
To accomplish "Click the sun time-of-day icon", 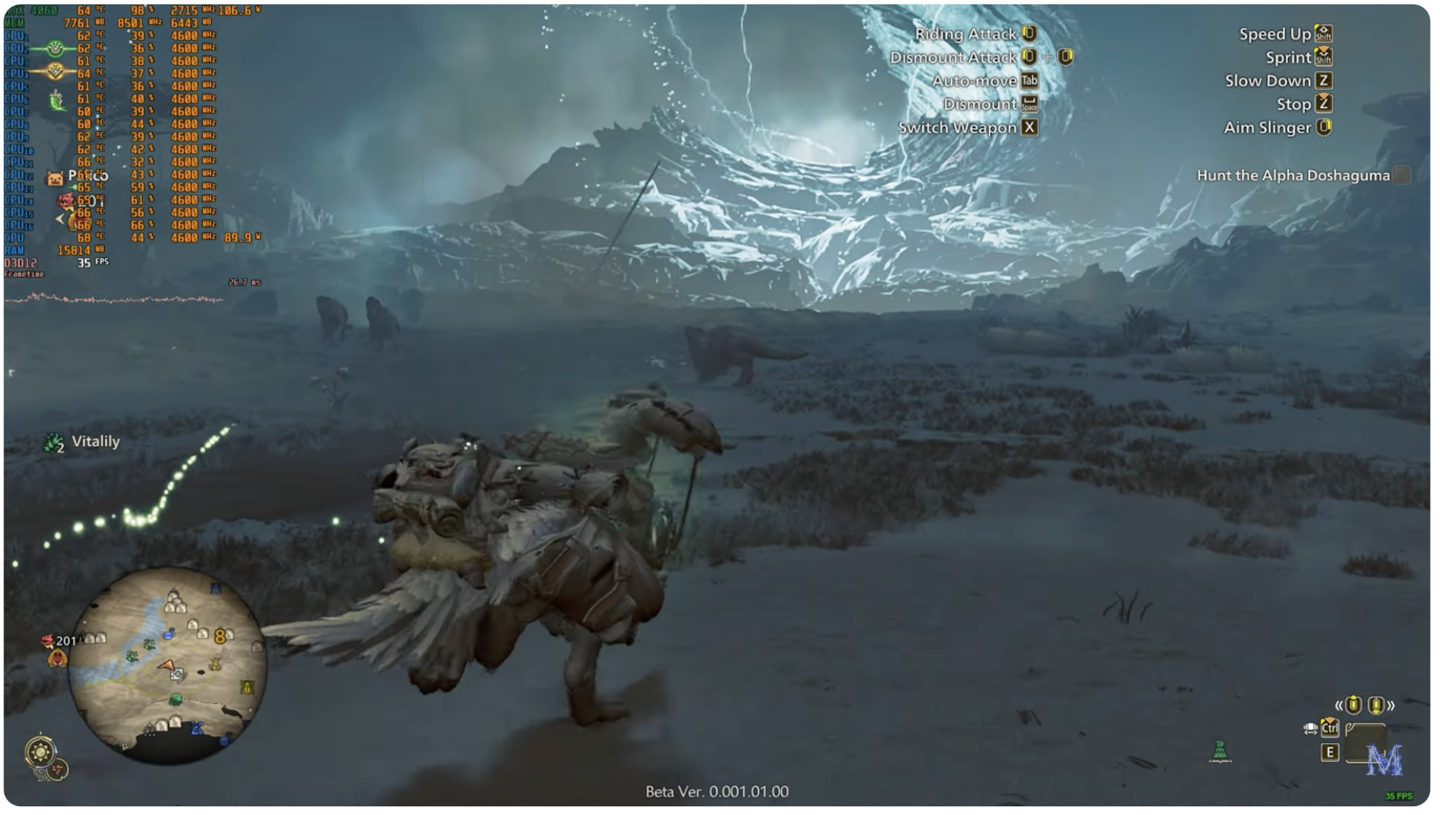I will click(40, 750).
